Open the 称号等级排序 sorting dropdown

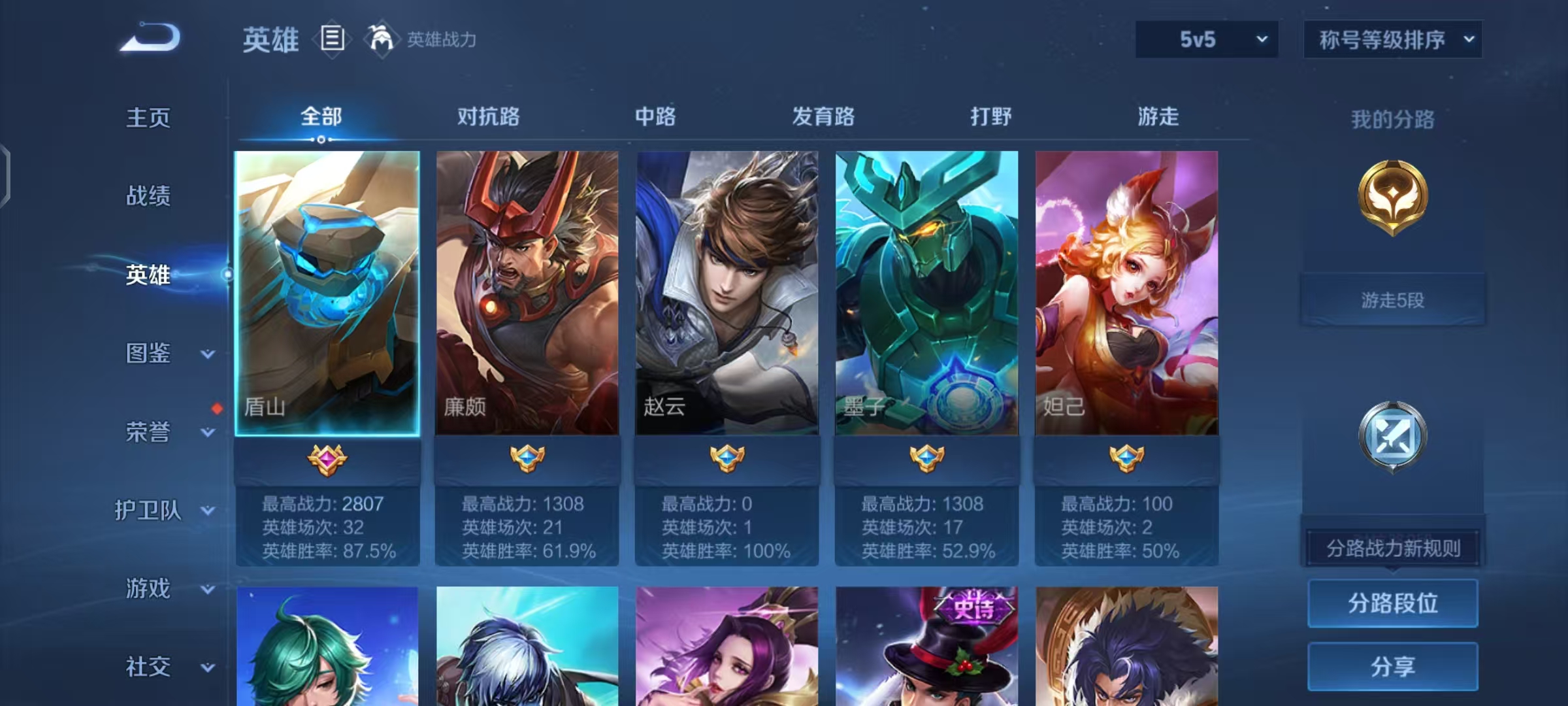[x=1393, y=39]
